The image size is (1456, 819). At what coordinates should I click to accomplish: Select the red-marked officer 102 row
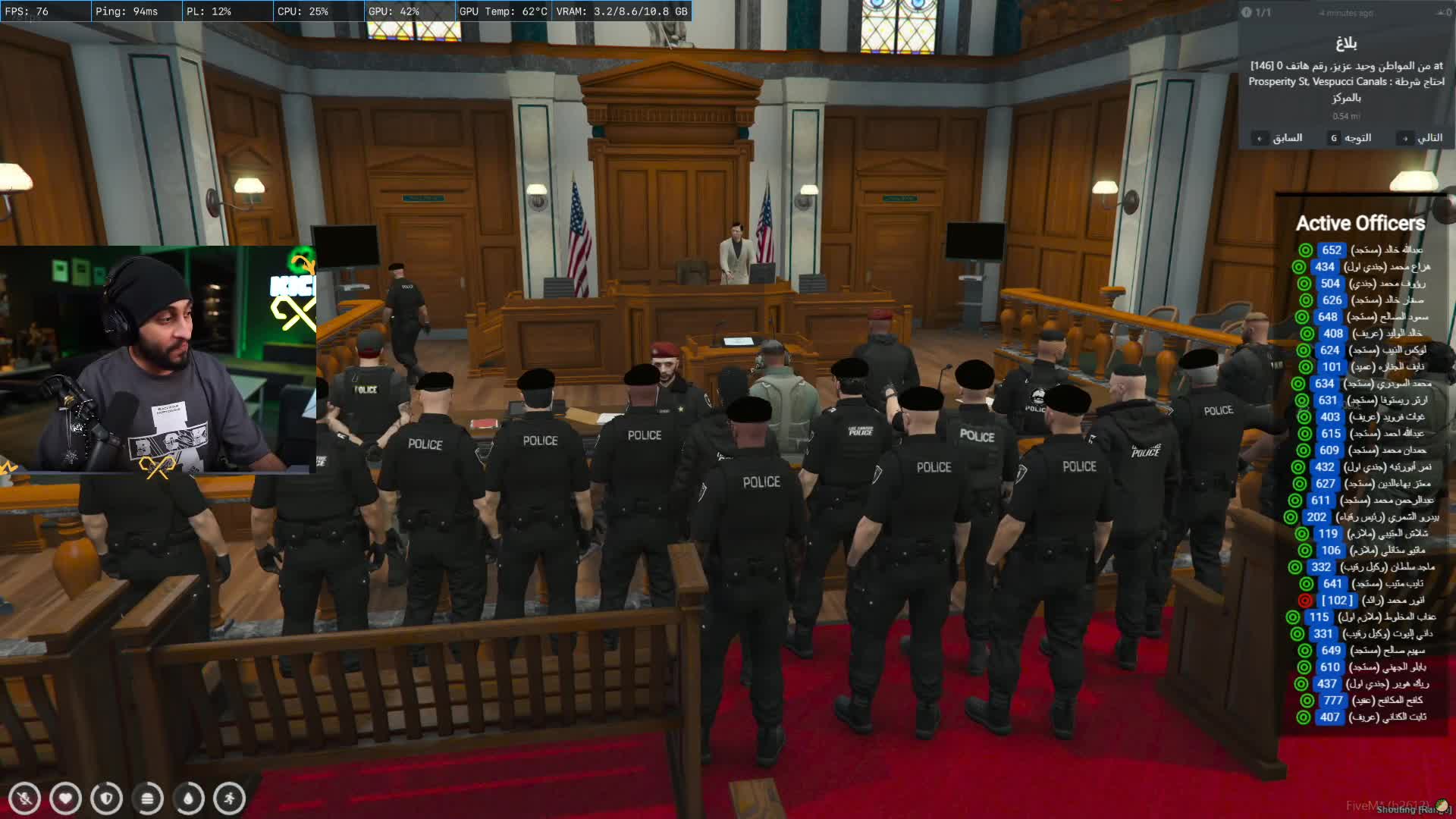point(1362,601)
